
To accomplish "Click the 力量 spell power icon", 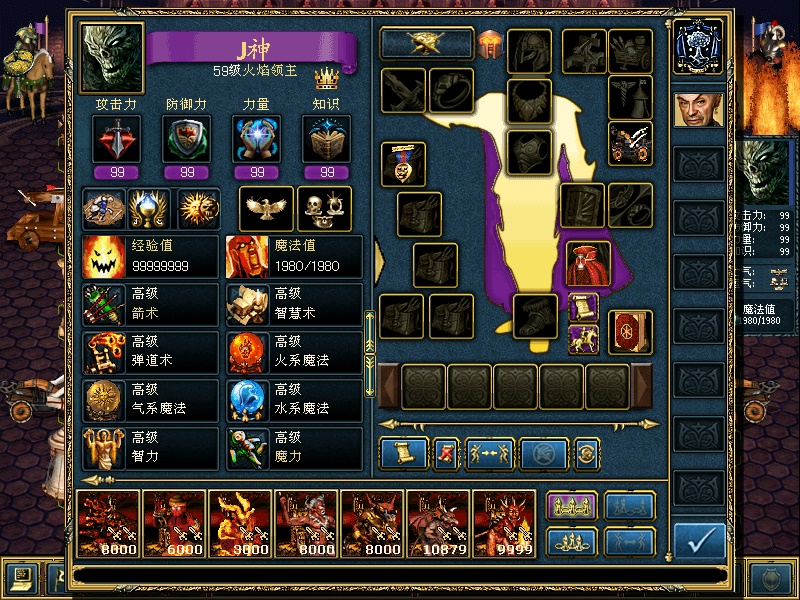I will [x=256, y=139].
